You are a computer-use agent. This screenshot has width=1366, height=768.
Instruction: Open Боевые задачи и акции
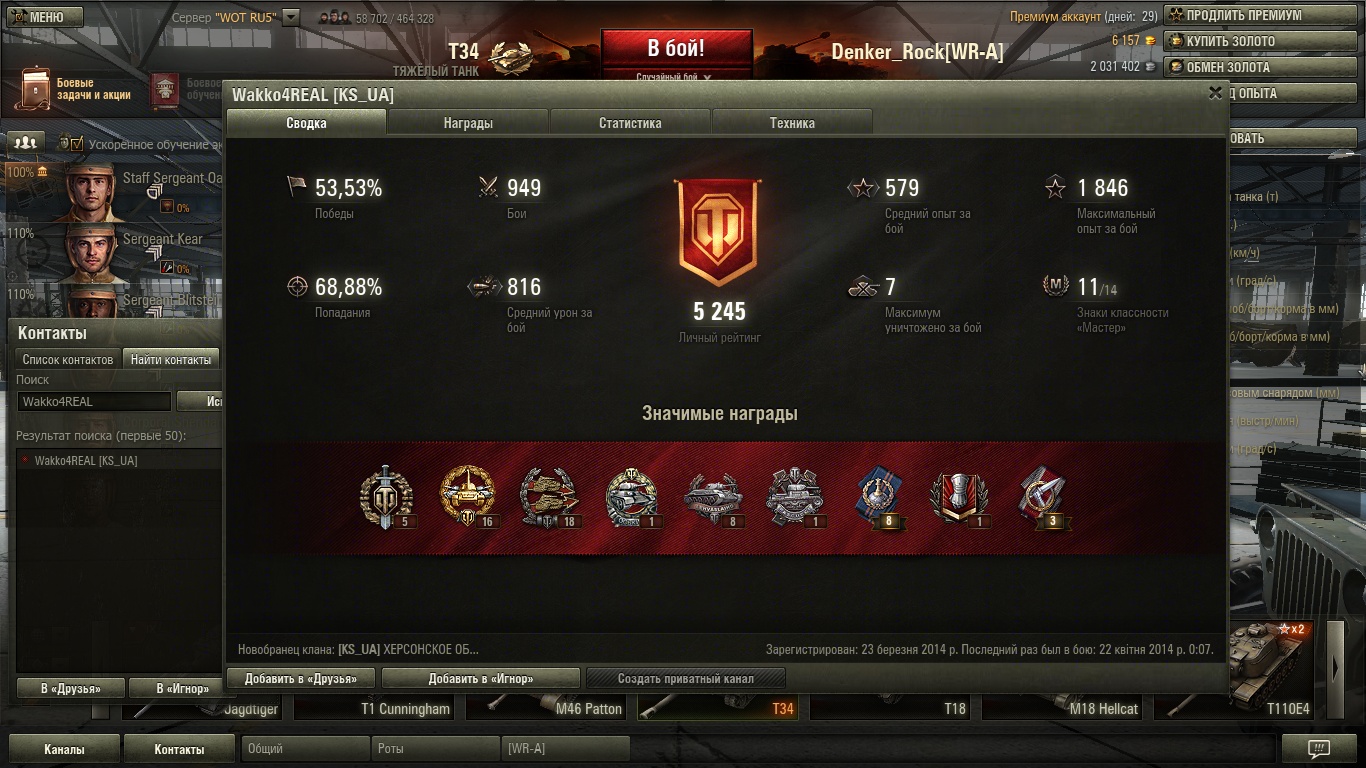click(75, 90)
